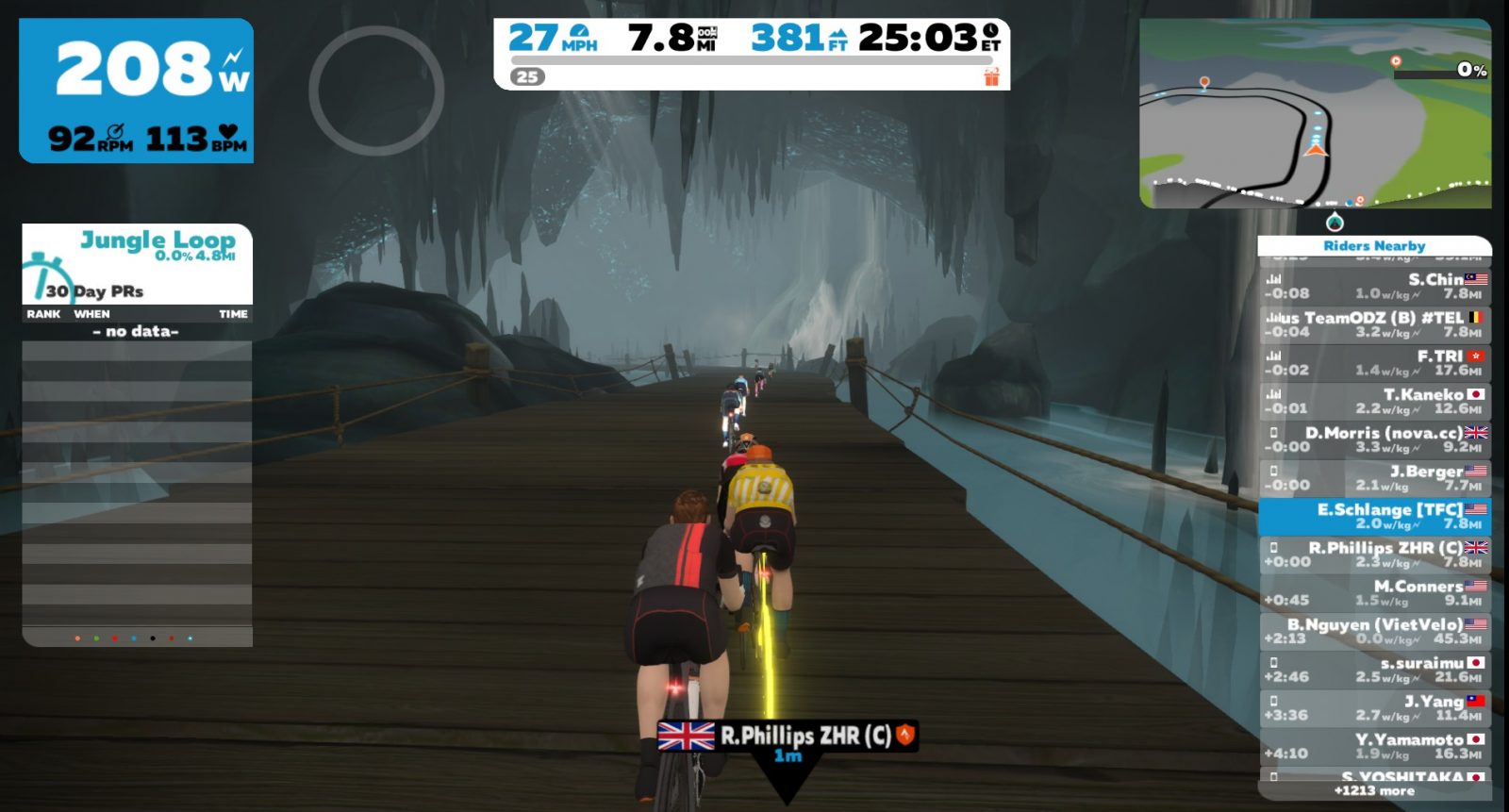The height and width of the screenshot is (812, 1509).
Task: Pick Y.Yamamoto rider row
Action: 1374,747
